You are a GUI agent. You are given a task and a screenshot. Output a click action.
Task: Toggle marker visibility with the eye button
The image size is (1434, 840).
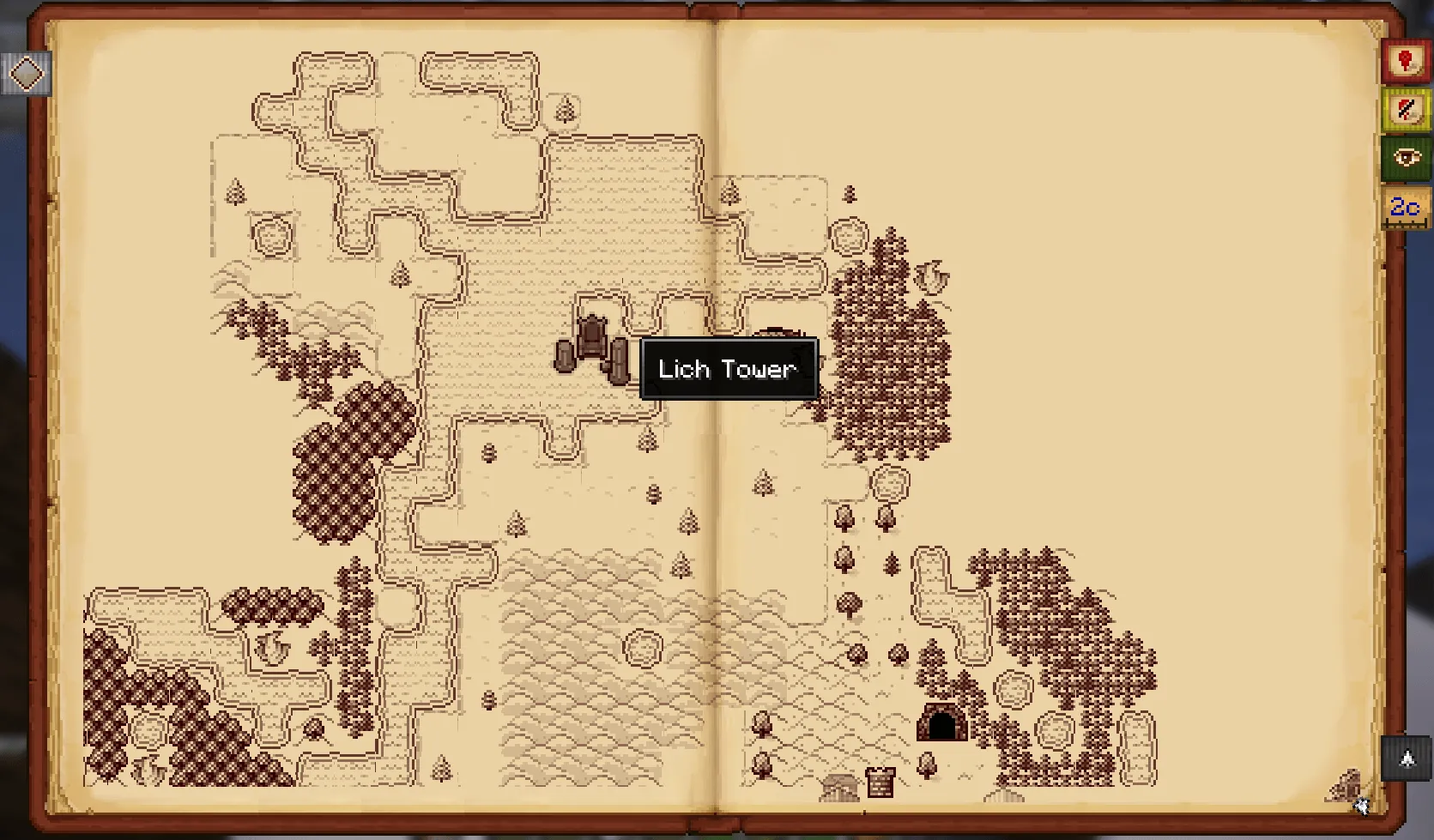tap(1405, 158)
